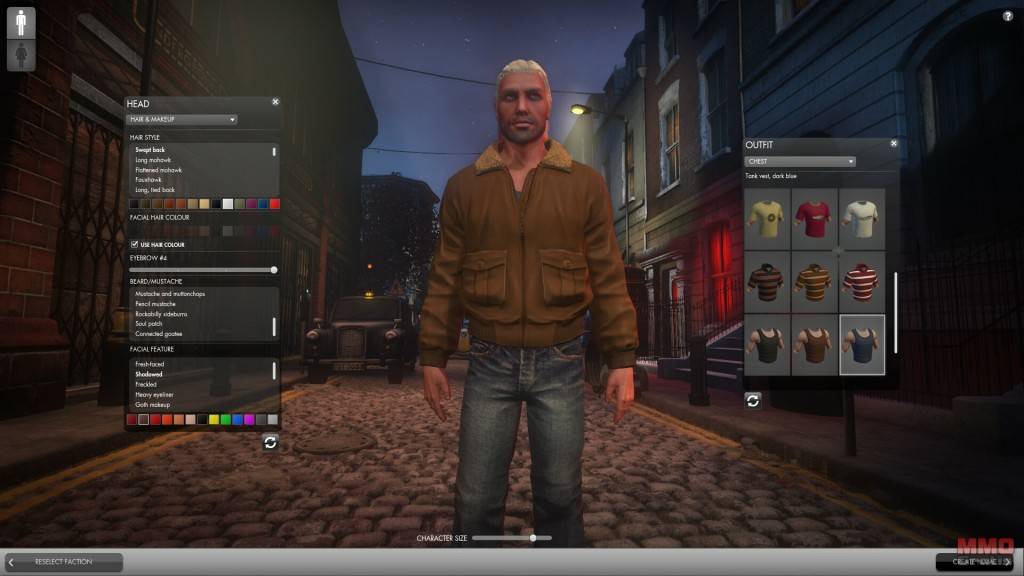Choose the red and white striped polo

[862, 280]
